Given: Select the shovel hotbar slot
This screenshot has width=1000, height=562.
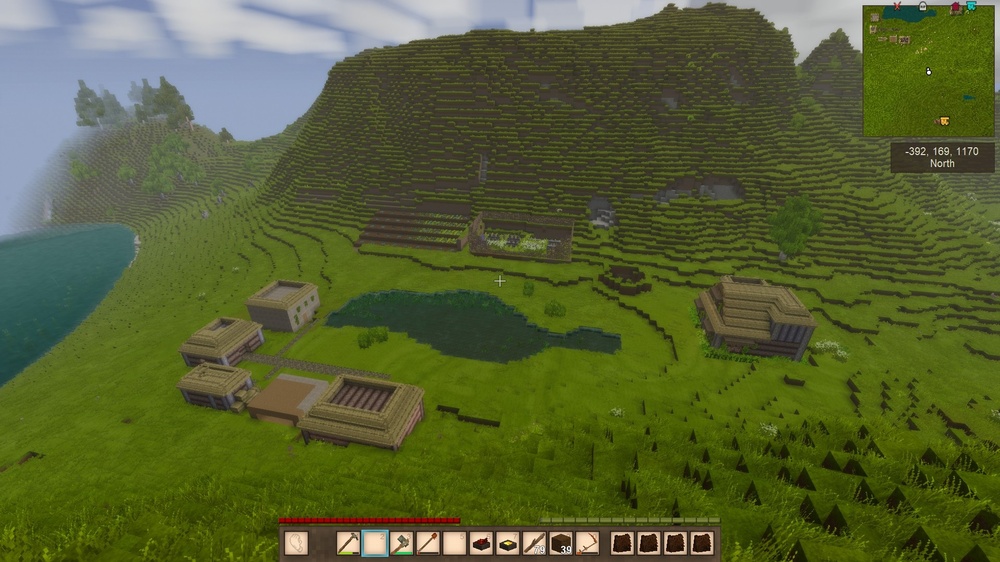Looking at the screenshot, I should coord(429,544).
